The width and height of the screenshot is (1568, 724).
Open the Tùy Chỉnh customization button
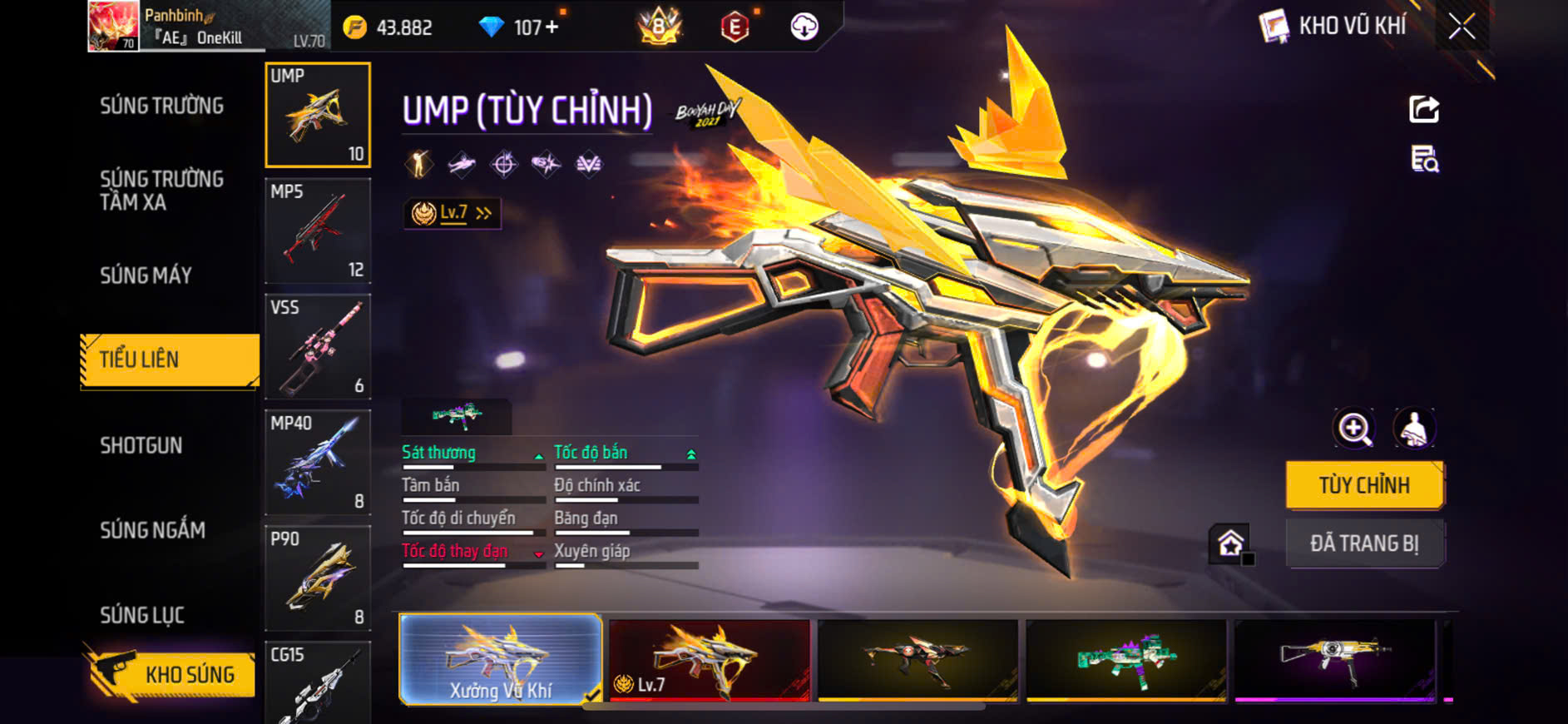(1364, 485)
